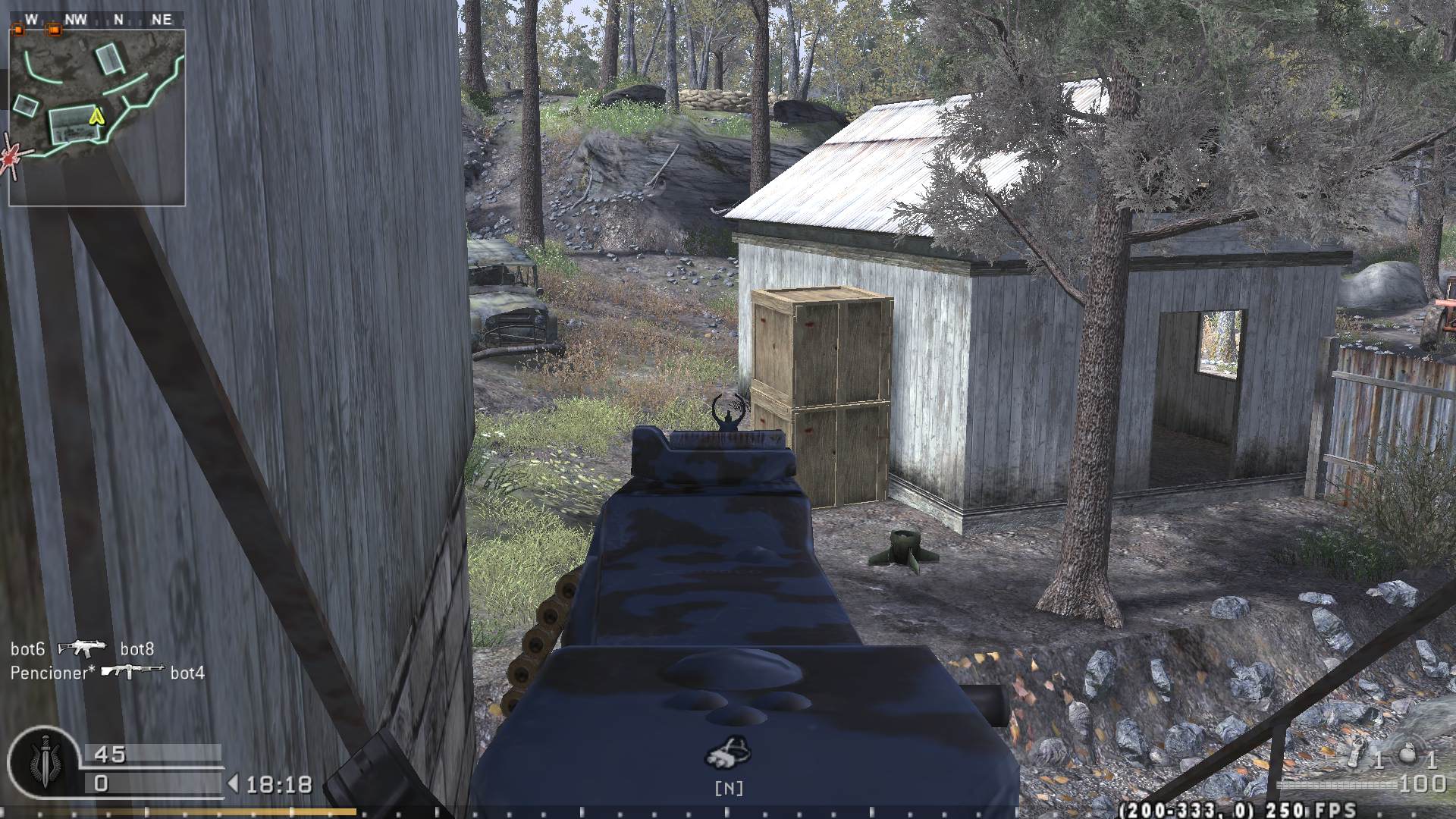Click the bot6 name in the killfeed
1456x819 pixels.
click(27, 650)
